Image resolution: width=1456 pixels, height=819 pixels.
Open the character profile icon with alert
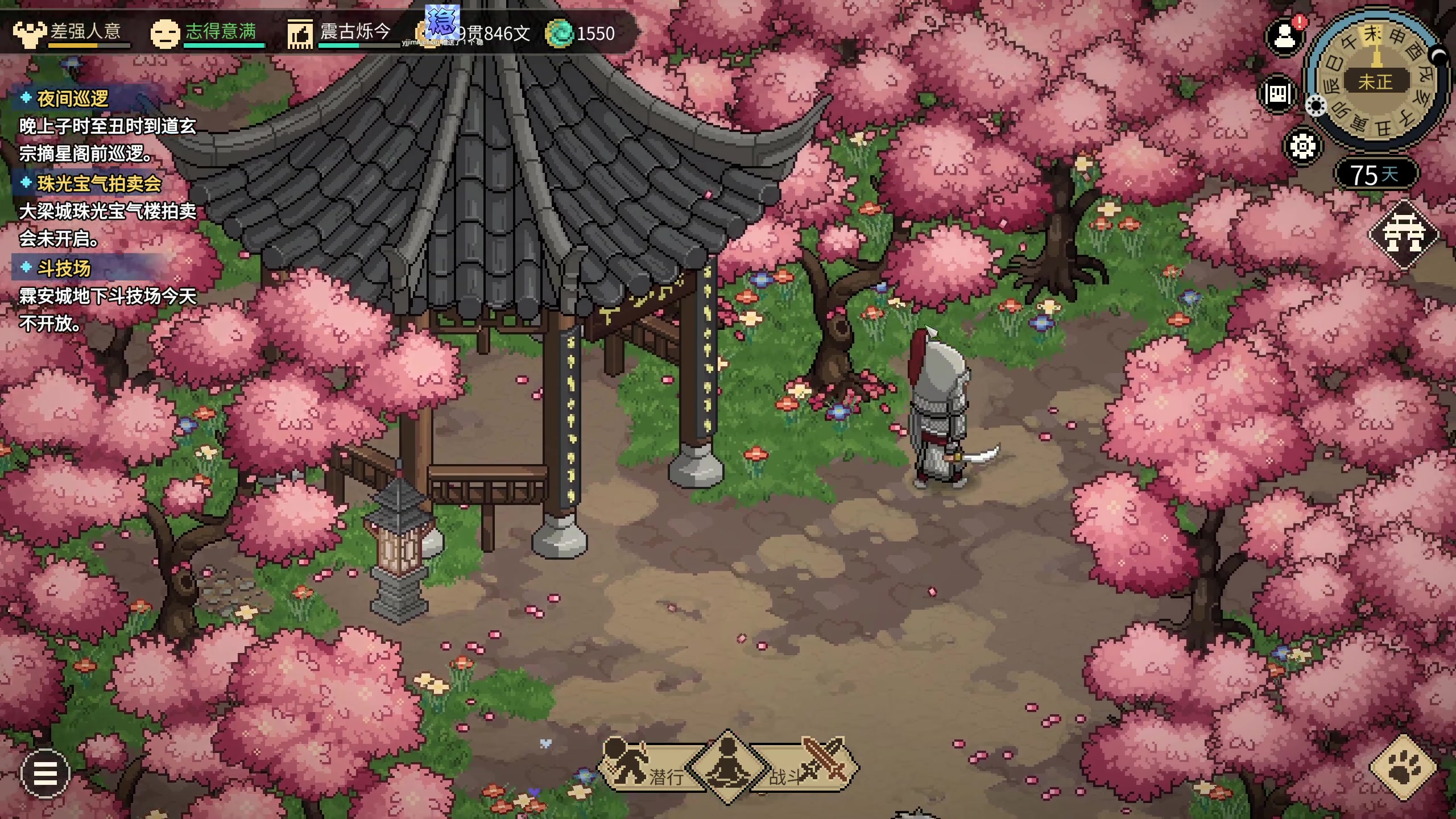1284,38
